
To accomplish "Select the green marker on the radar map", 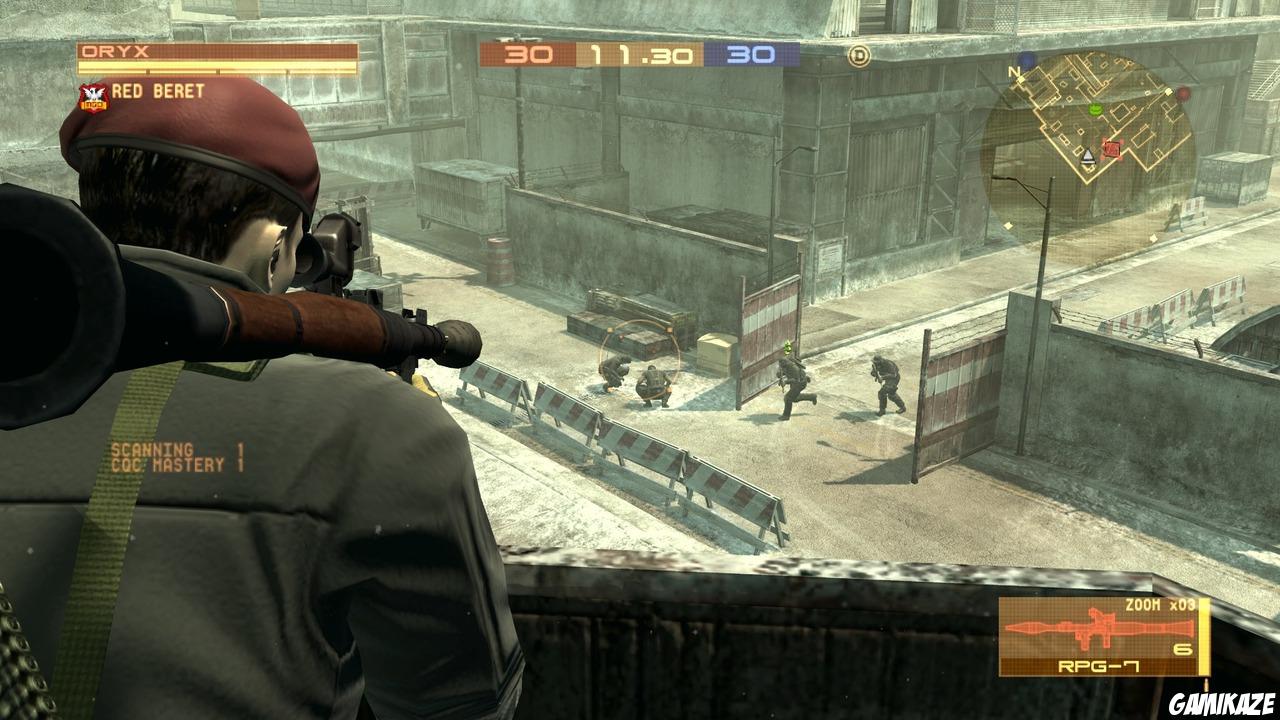I will [1095, 110].
